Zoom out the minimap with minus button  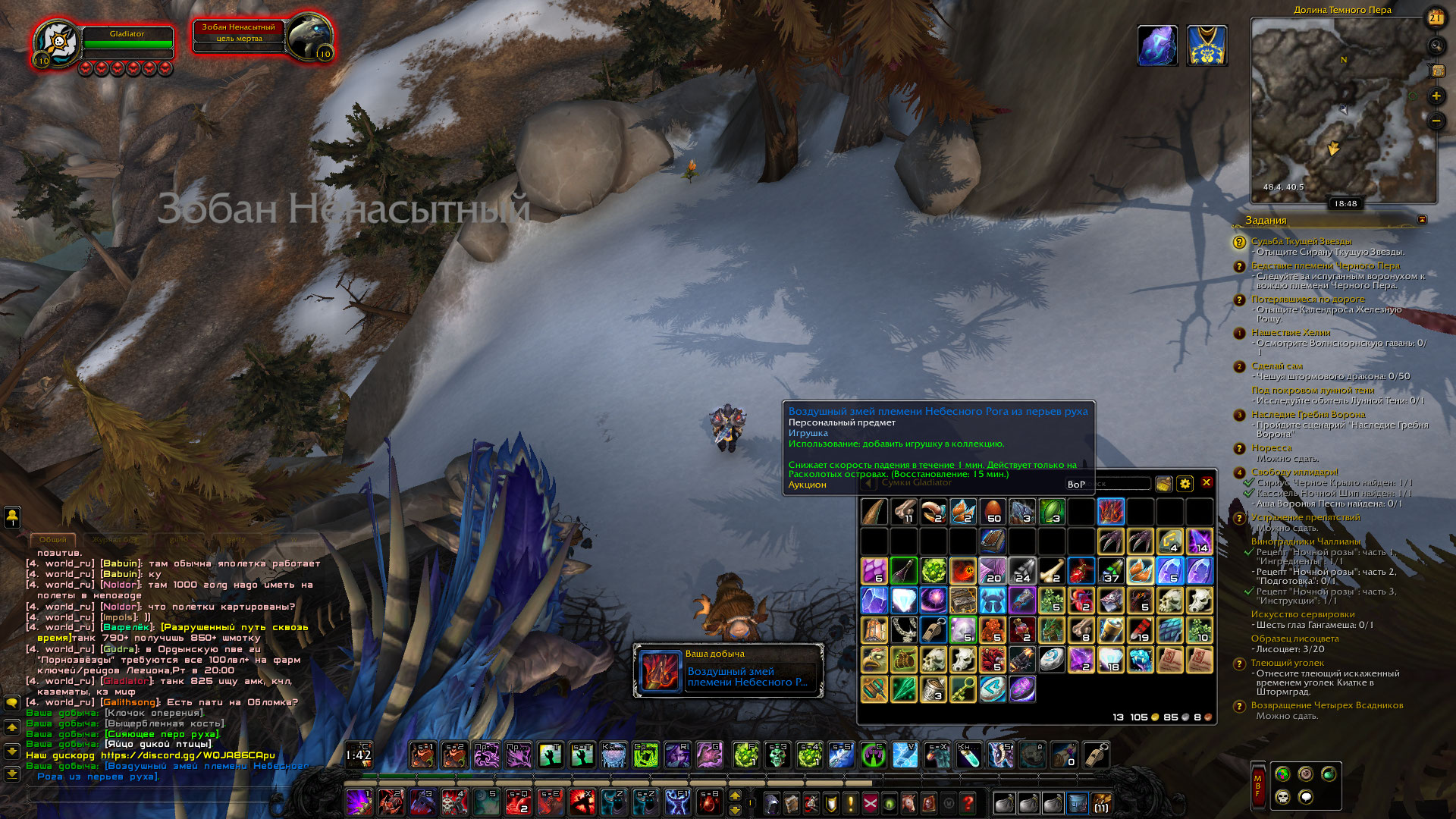(1436, 121)
